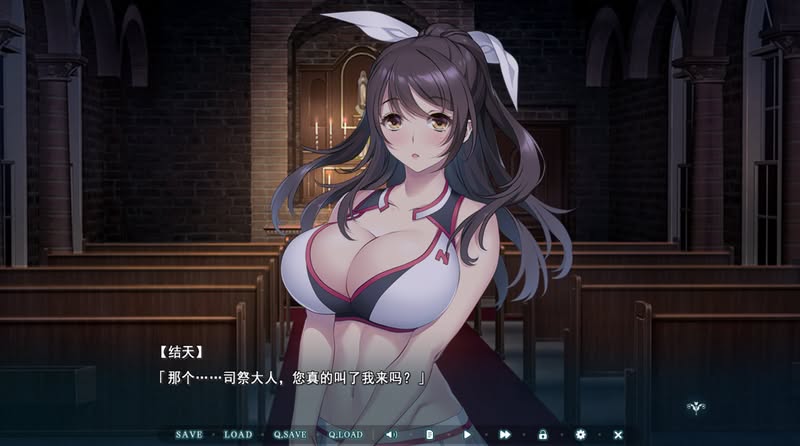
Task: Open the LOAD menu
Action: pos(238,435)
